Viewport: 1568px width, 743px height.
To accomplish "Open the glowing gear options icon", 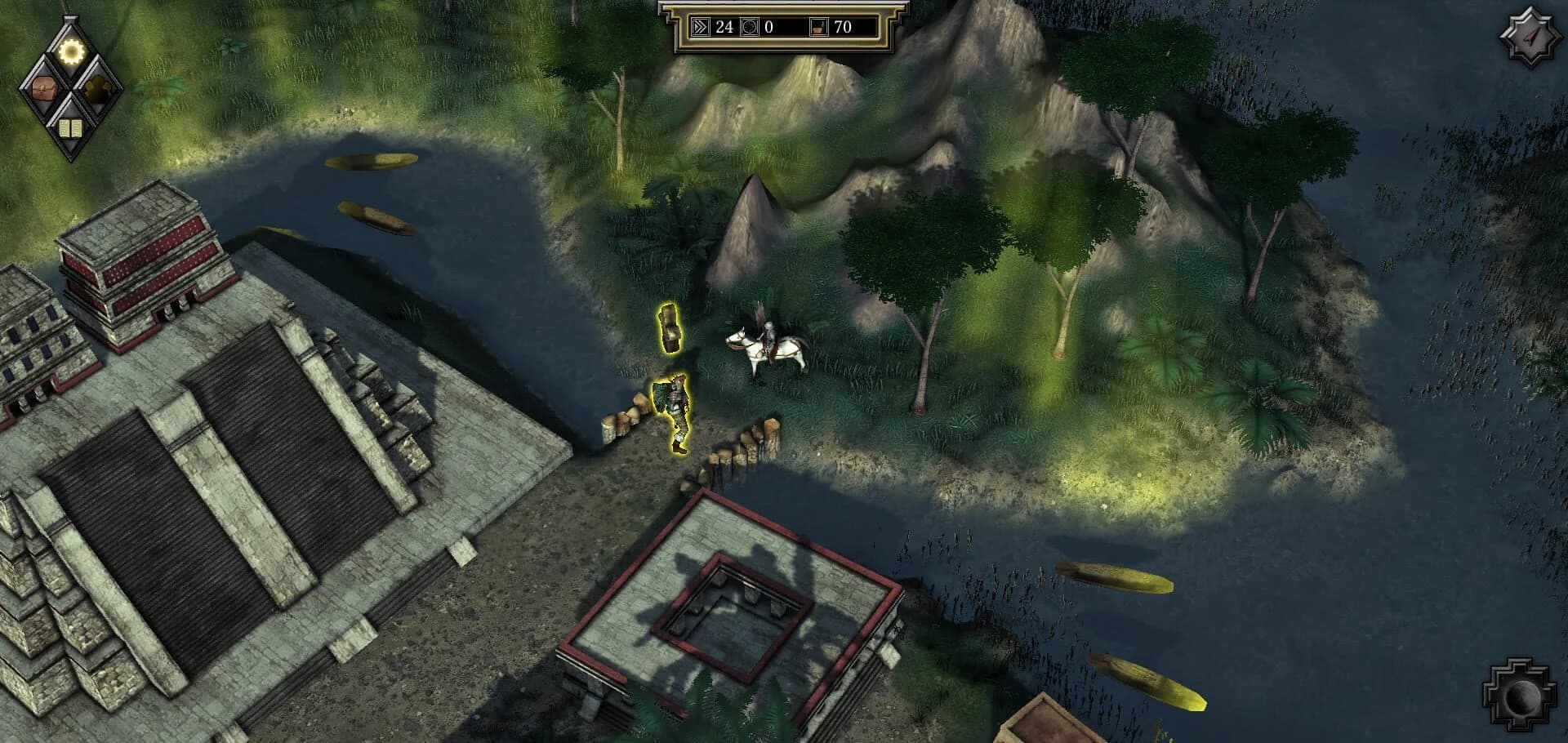I will [71, 51].
